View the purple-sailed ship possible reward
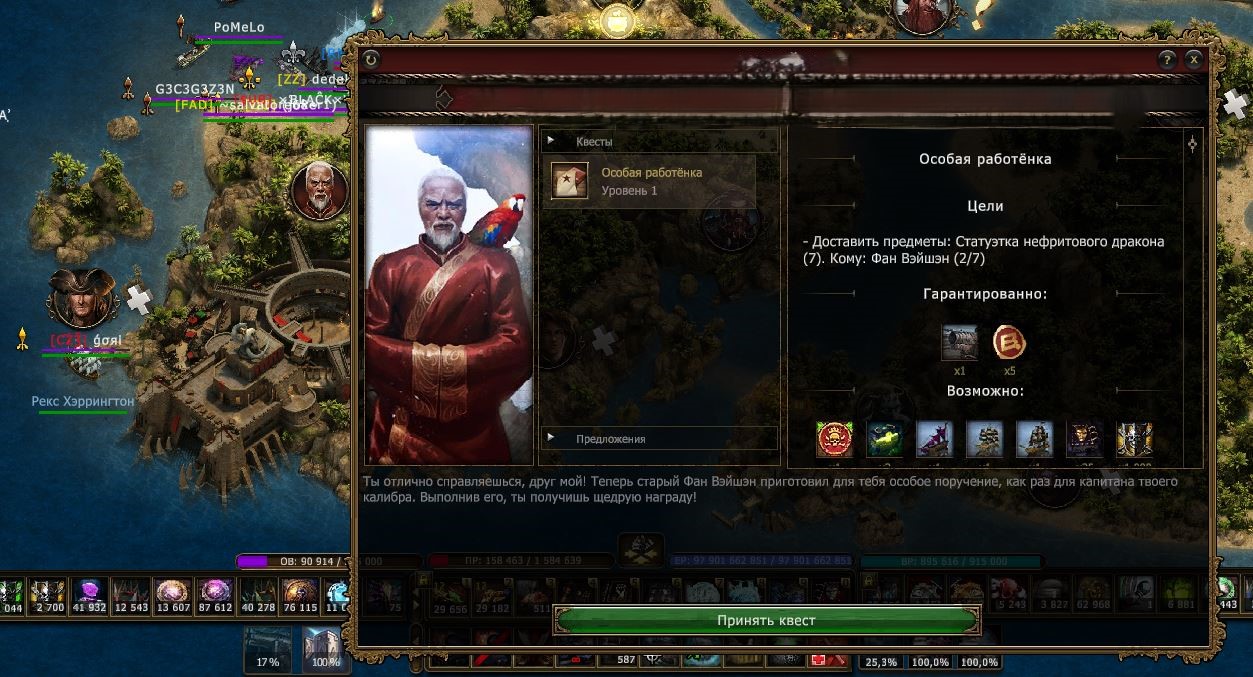The height and width of the screenshot is (677, 1253). point(934,439)
